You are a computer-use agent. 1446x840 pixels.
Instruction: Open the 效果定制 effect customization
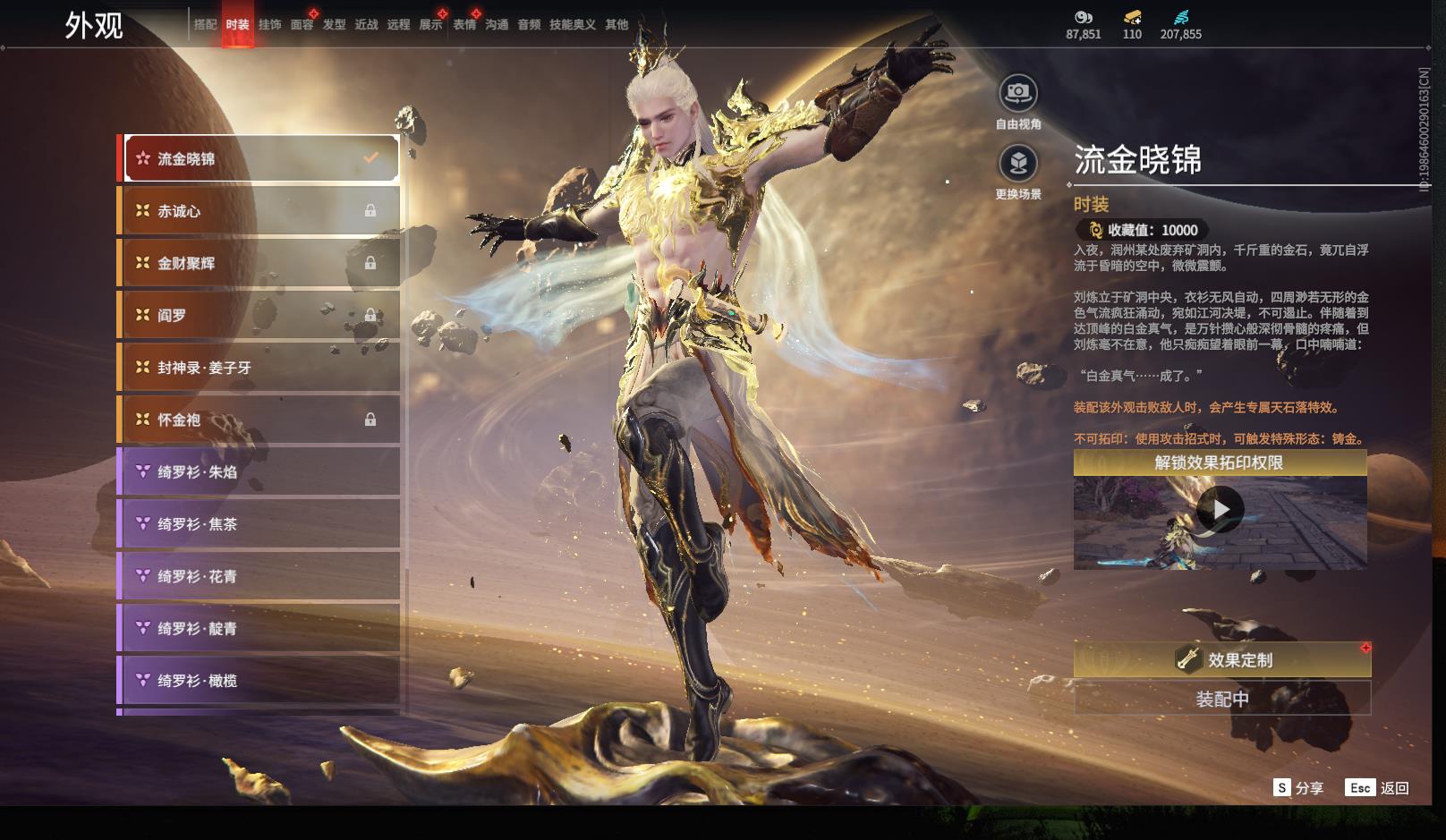[1221, 660]
